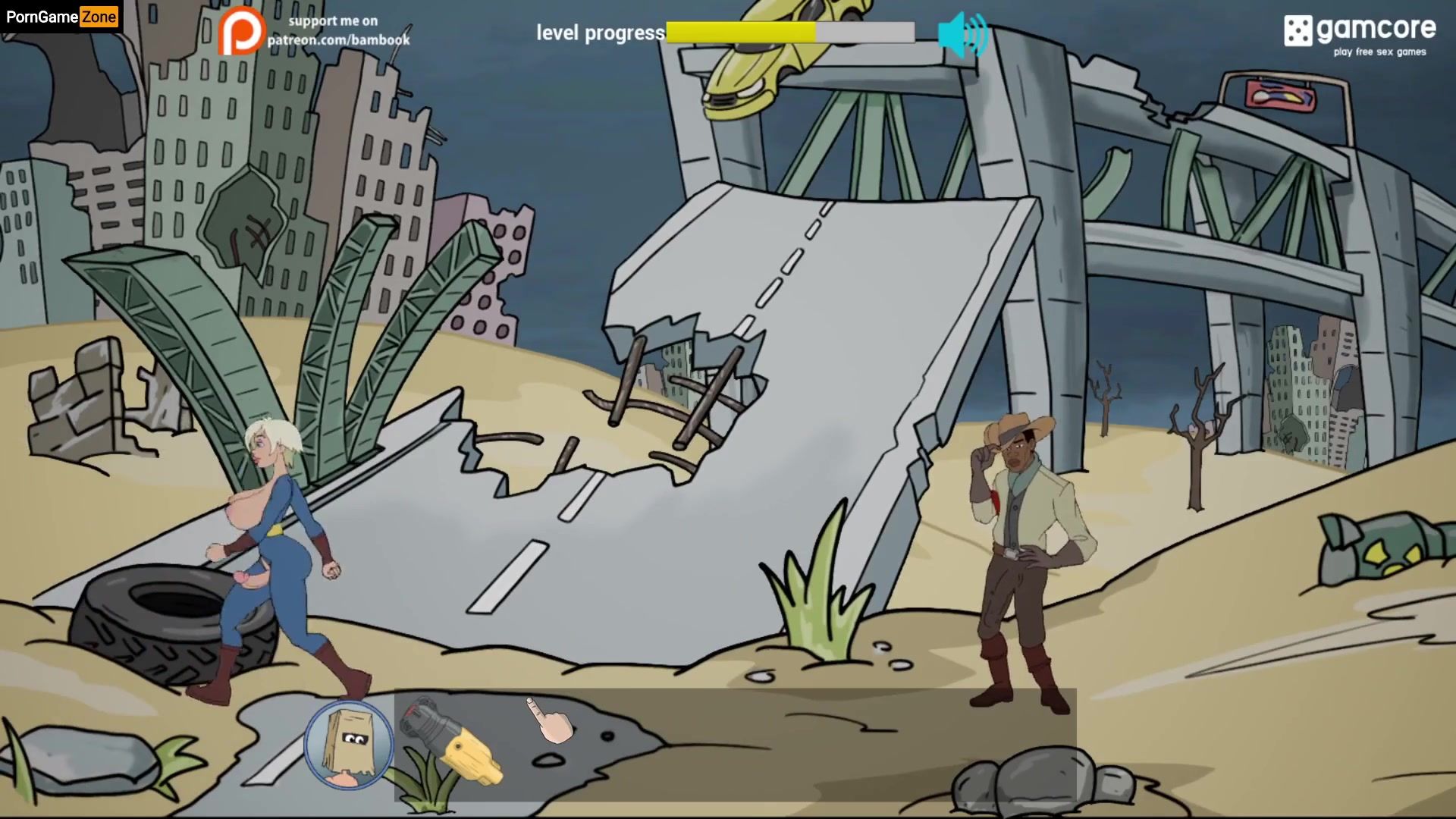Select the paper bag mask portrait
Image resolution: width=1456 pixels, height=819 pixels.
(x=349, y=744)
